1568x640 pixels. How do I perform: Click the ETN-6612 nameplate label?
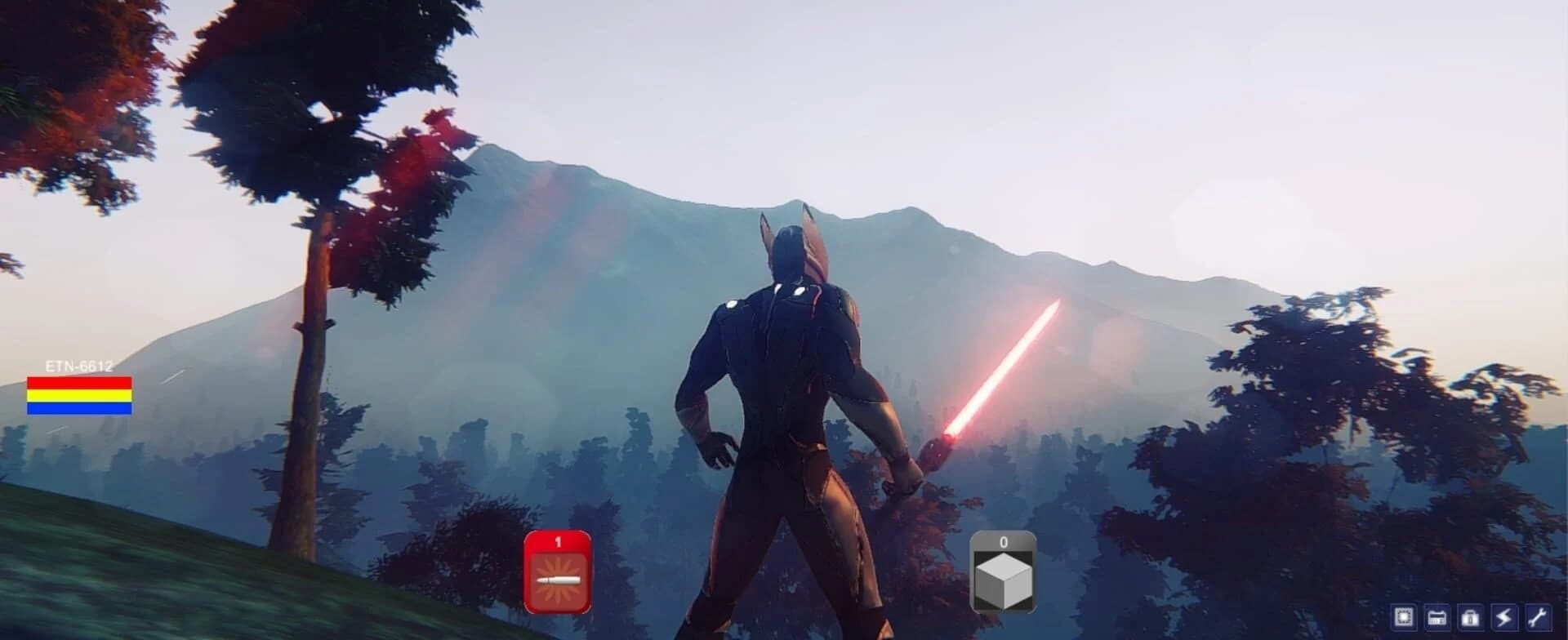pos(78,366)
